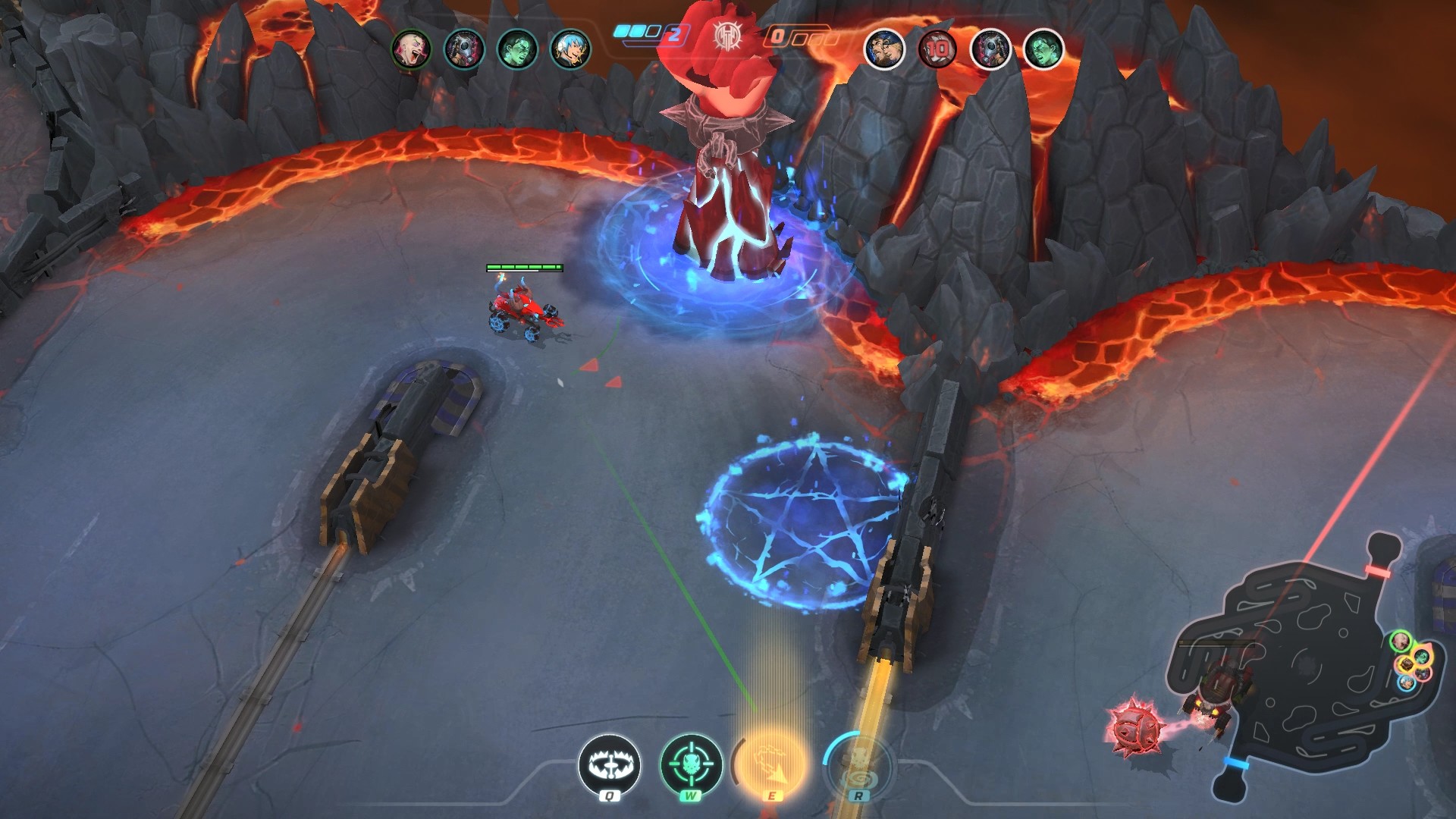Screen dimensions: 1456x819
Task: Click the enemy portrait showing 10
Action: [x=937, y=50]
